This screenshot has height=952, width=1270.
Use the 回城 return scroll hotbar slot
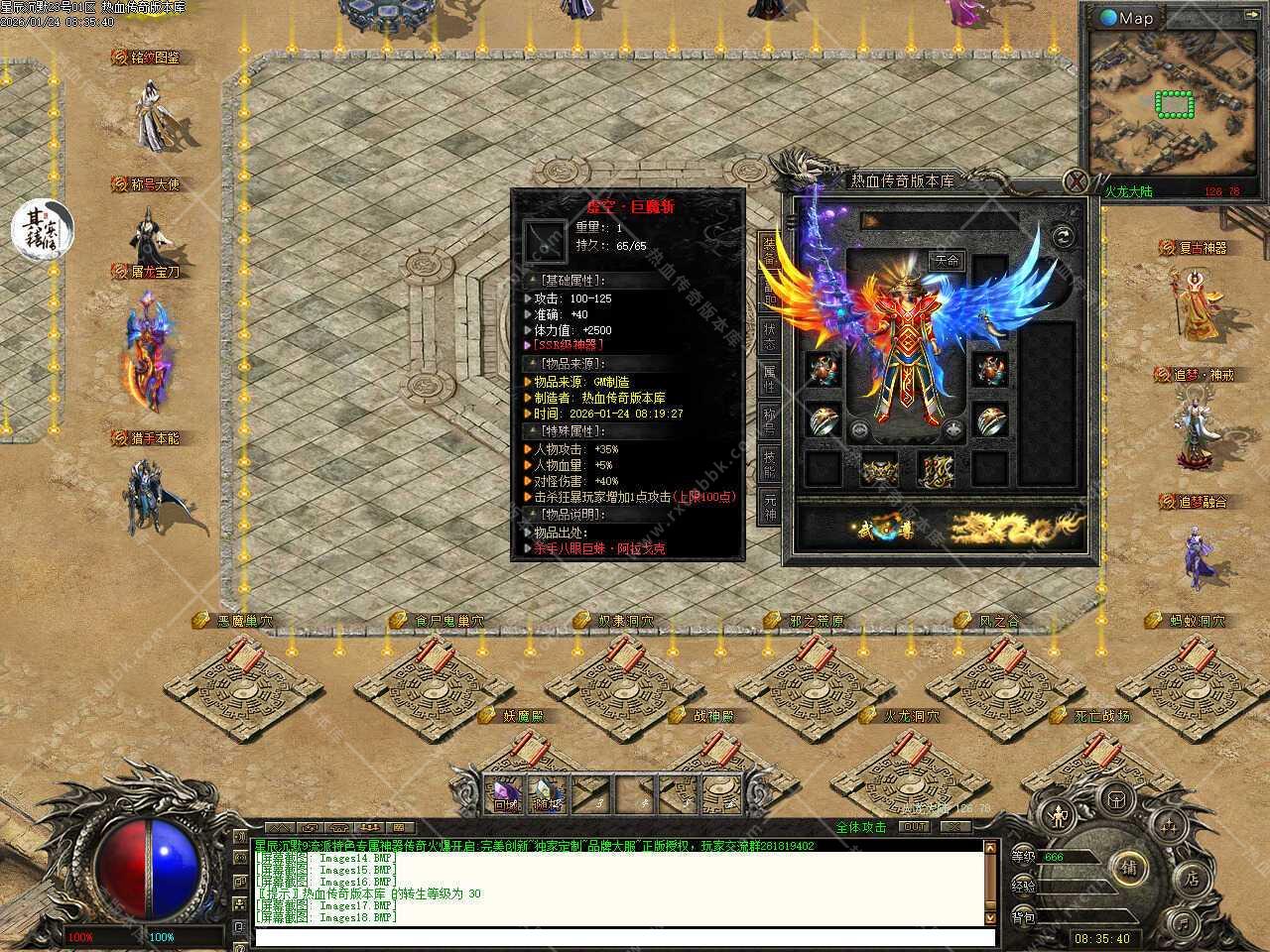[x=508, y=793]
